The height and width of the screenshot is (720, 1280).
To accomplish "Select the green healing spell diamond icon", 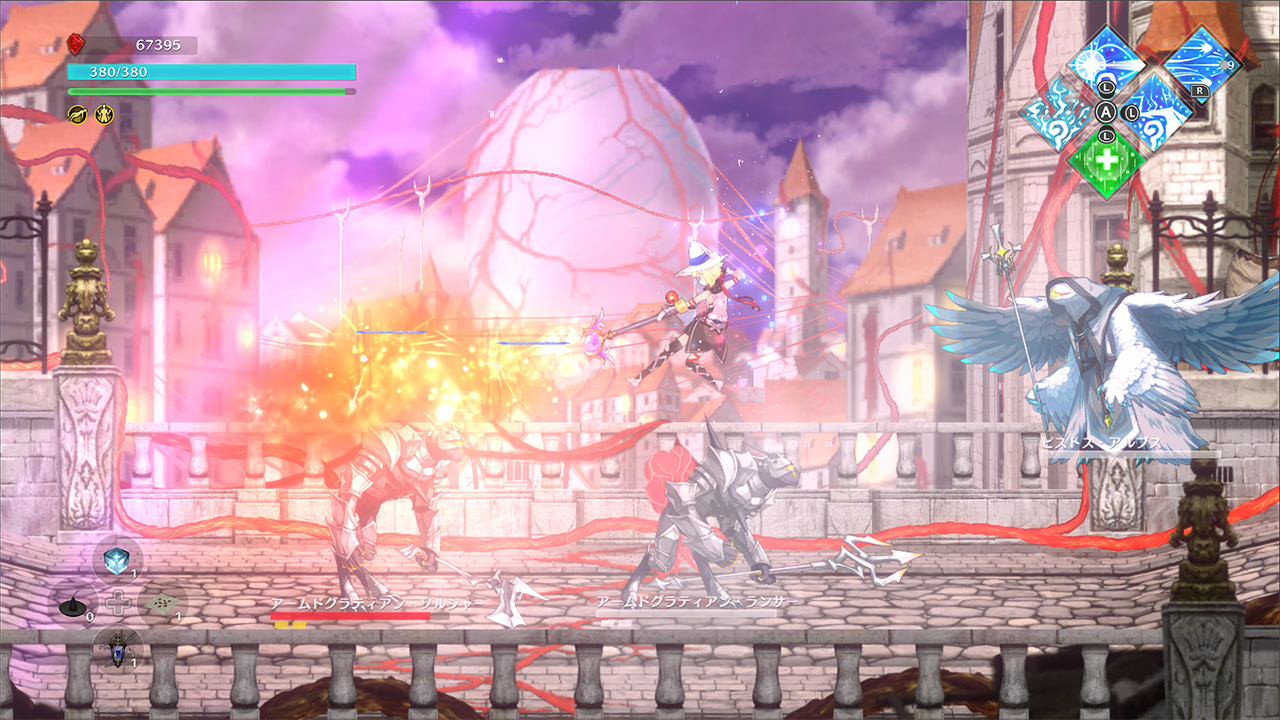I will 1107,159.
